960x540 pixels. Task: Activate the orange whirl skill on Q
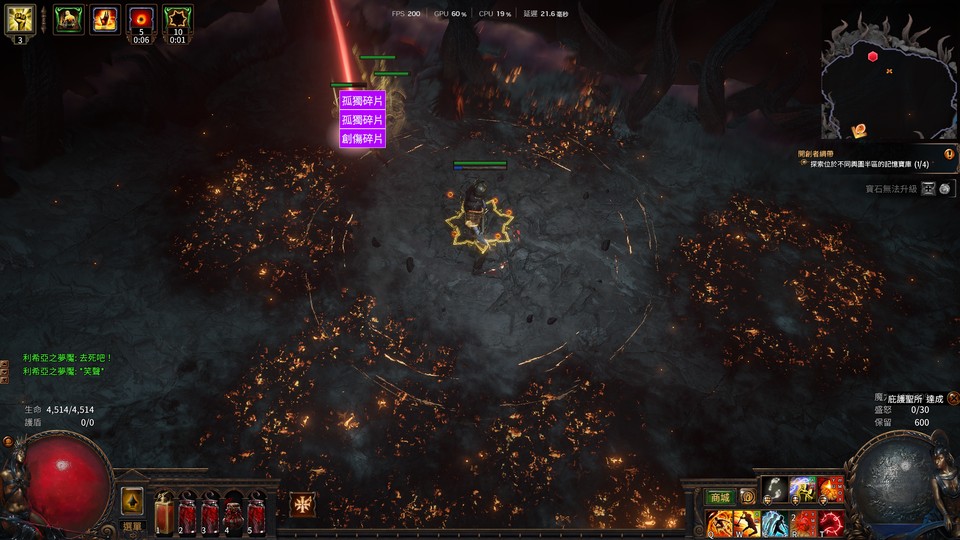(720, 523)
